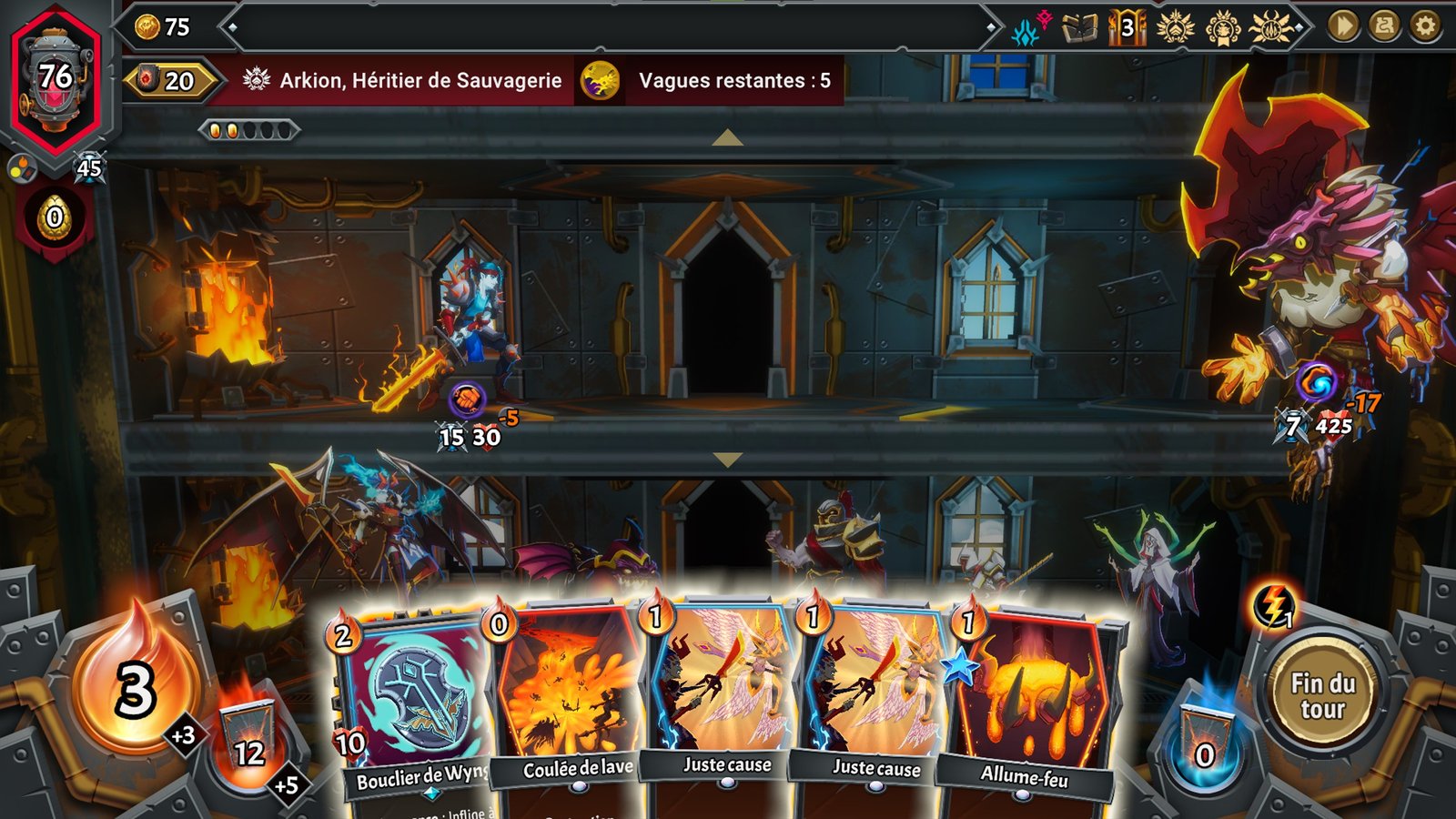Move down a floor with the down arrow

pyautogui.click(x=727, y=460)
